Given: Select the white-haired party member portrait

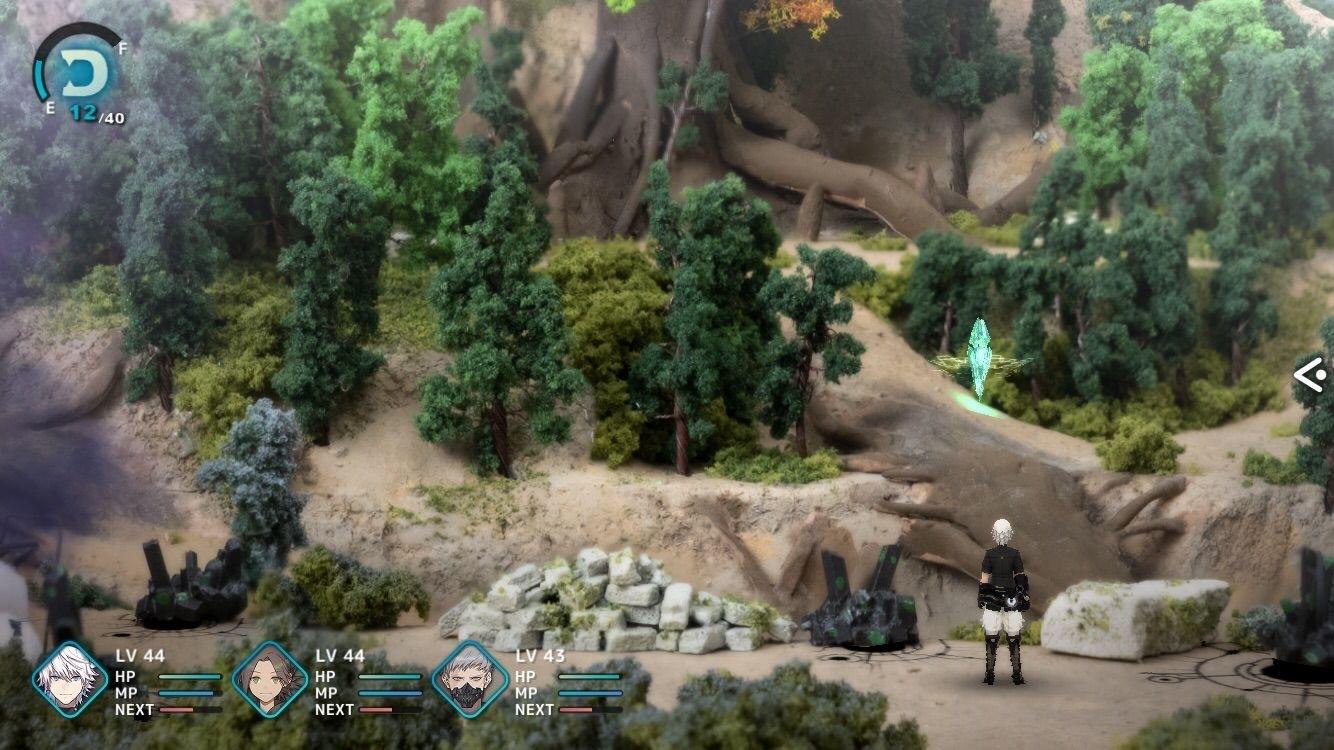Looking at the screenshot, I should [69, 680].
